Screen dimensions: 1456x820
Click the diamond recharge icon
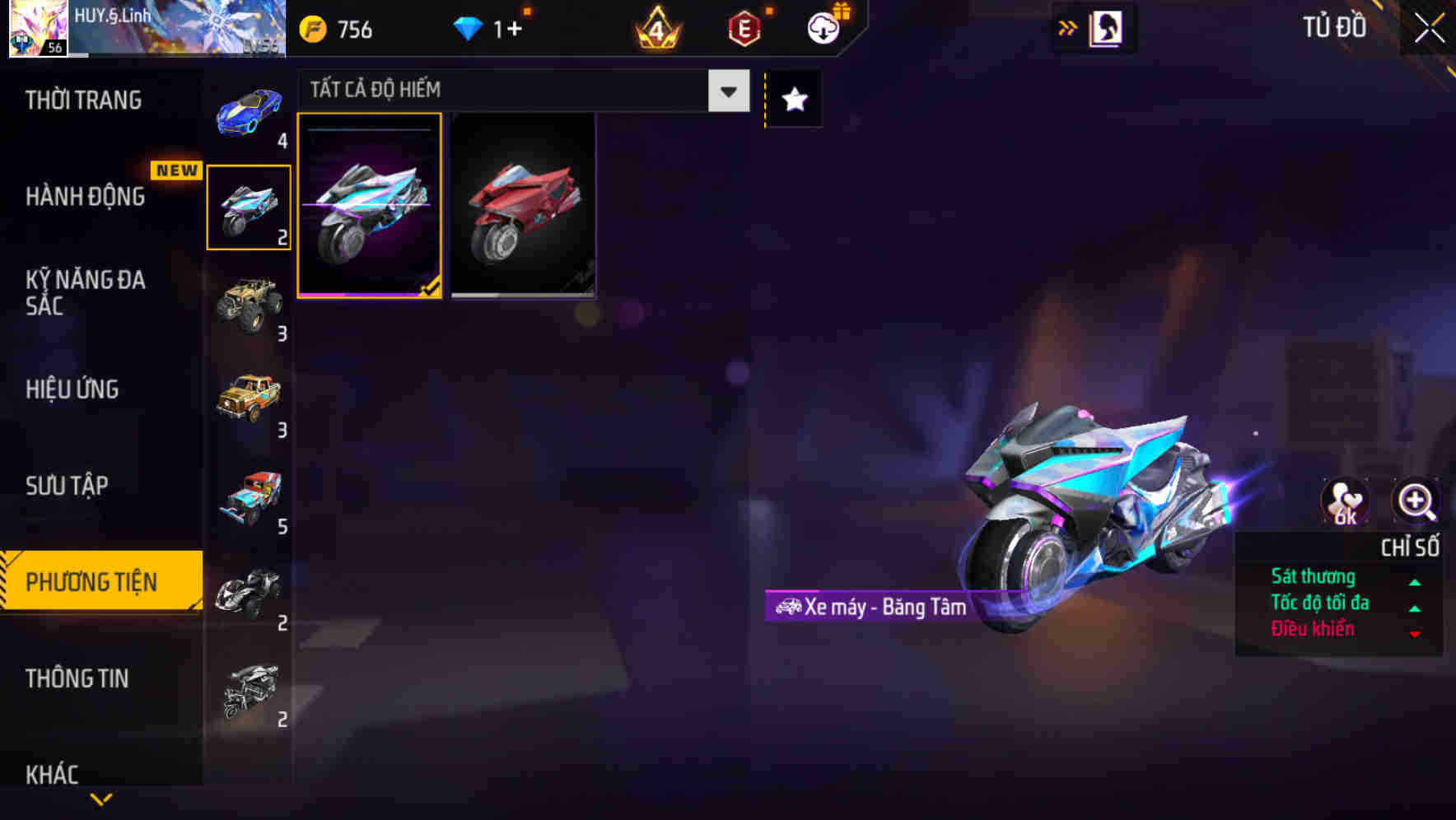[x=468, y=29]
